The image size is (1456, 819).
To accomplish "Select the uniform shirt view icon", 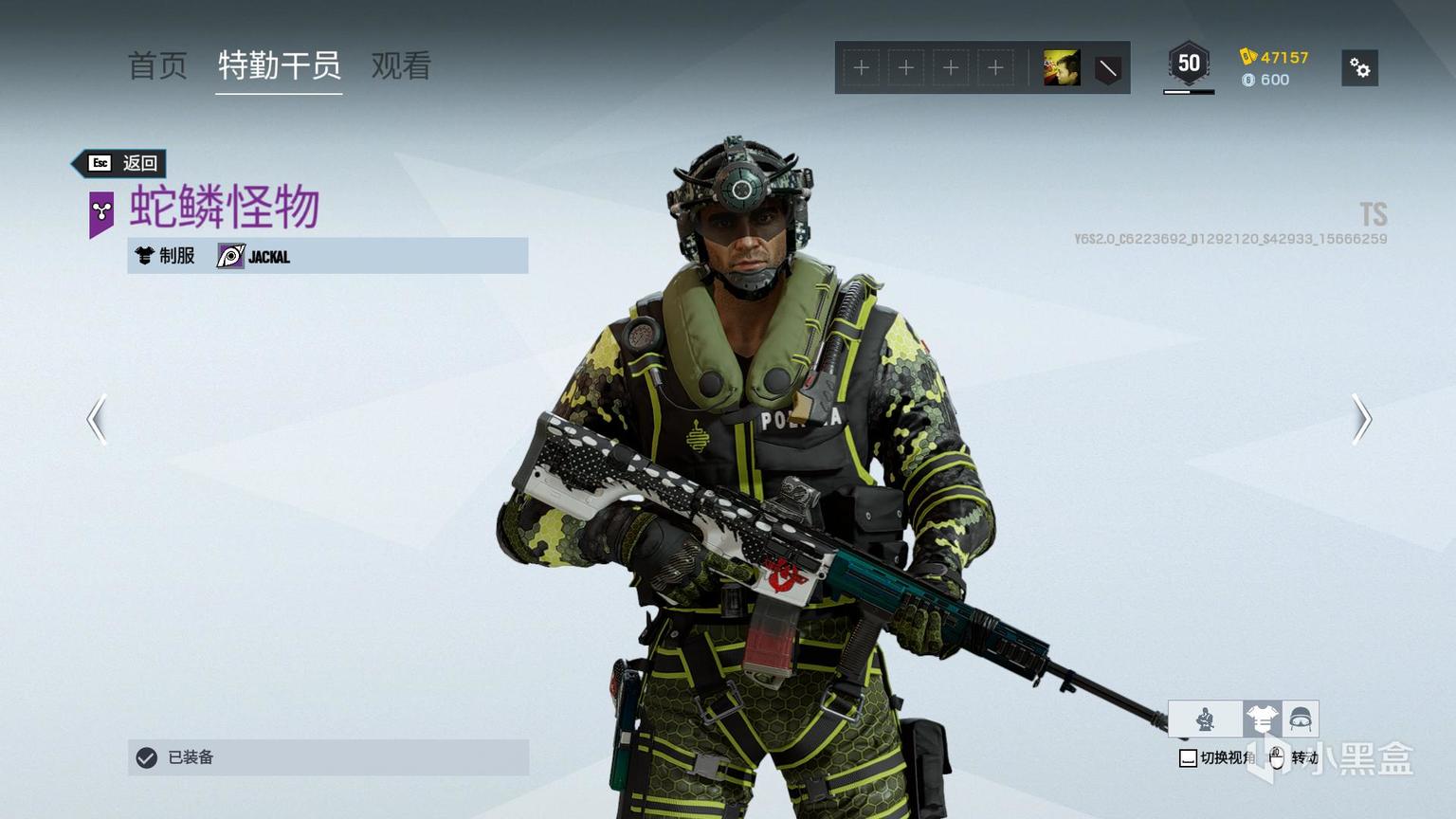I will [x=1262, y=719].
